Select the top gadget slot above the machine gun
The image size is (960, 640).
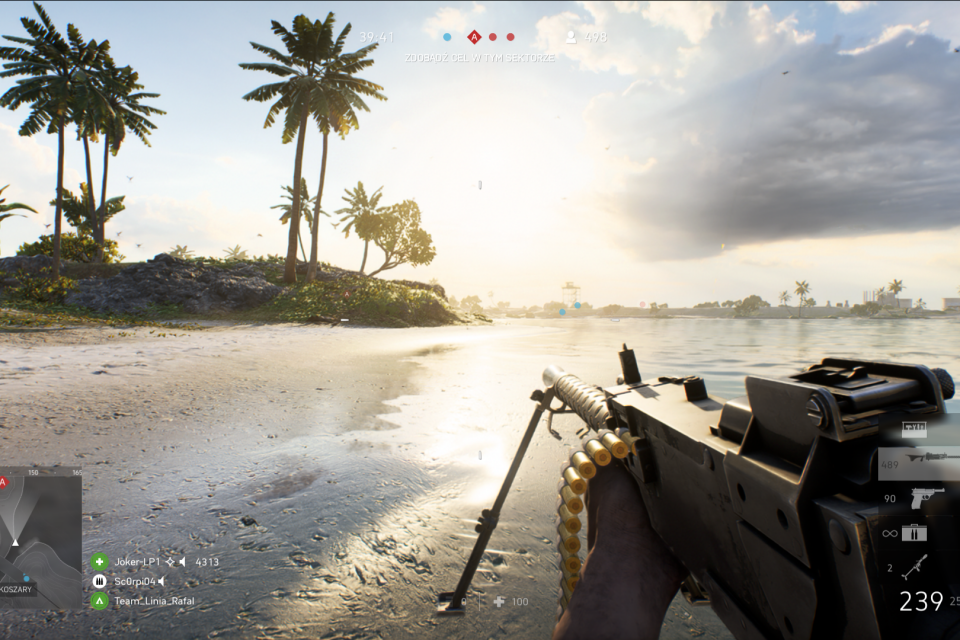914,428
